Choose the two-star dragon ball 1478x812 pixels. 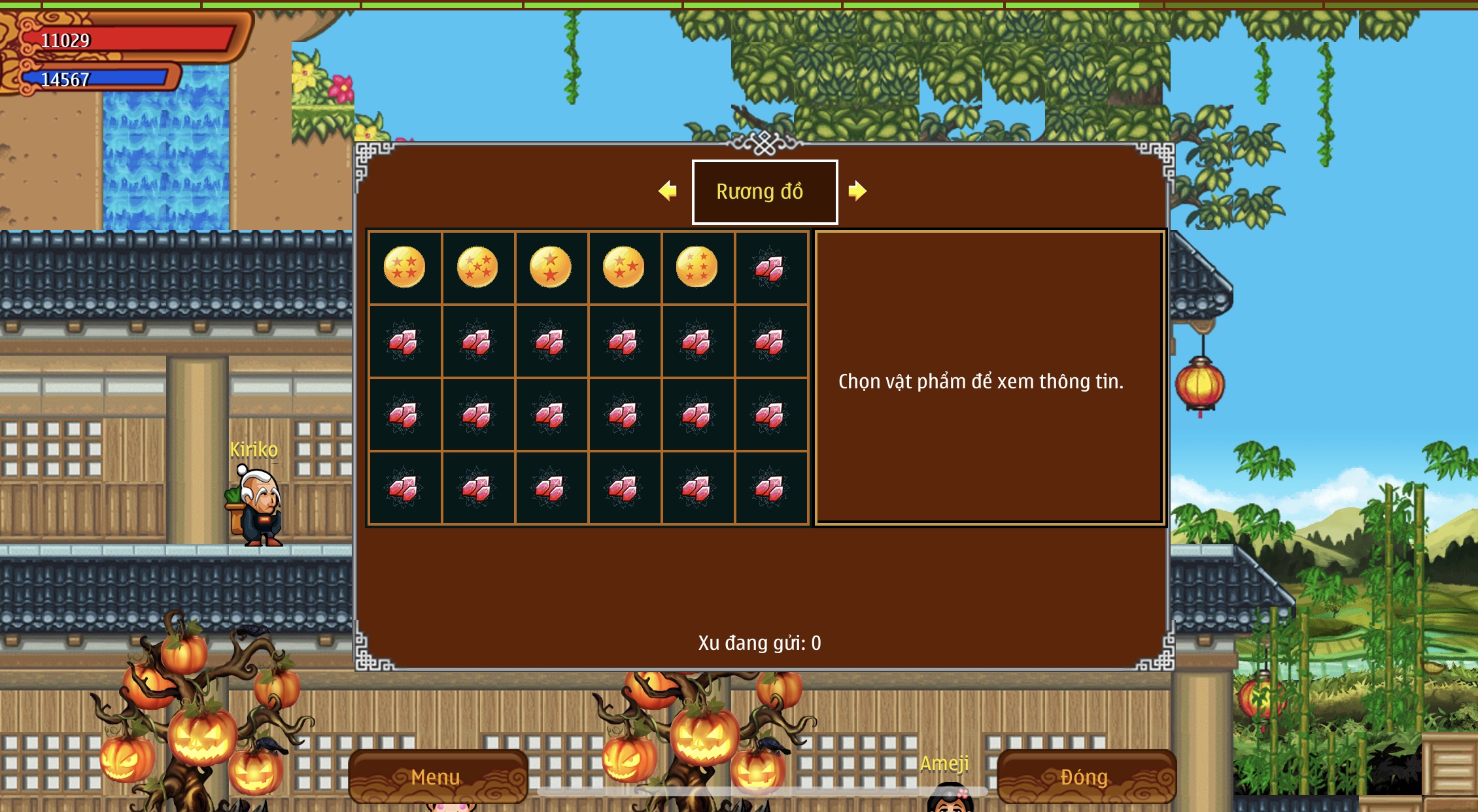[x=551, y=267]
